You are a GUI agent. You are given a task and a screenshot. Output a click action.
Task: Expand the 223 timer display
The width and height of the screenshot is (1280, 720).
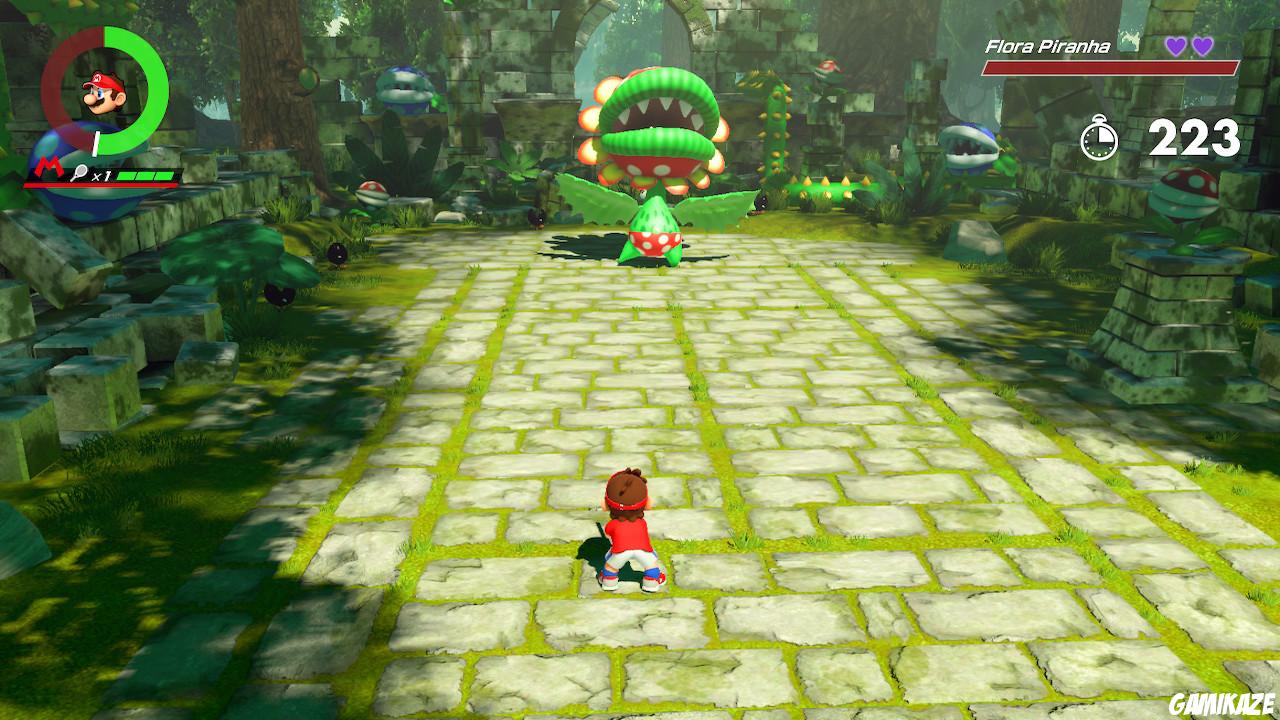coord(1194,138)
